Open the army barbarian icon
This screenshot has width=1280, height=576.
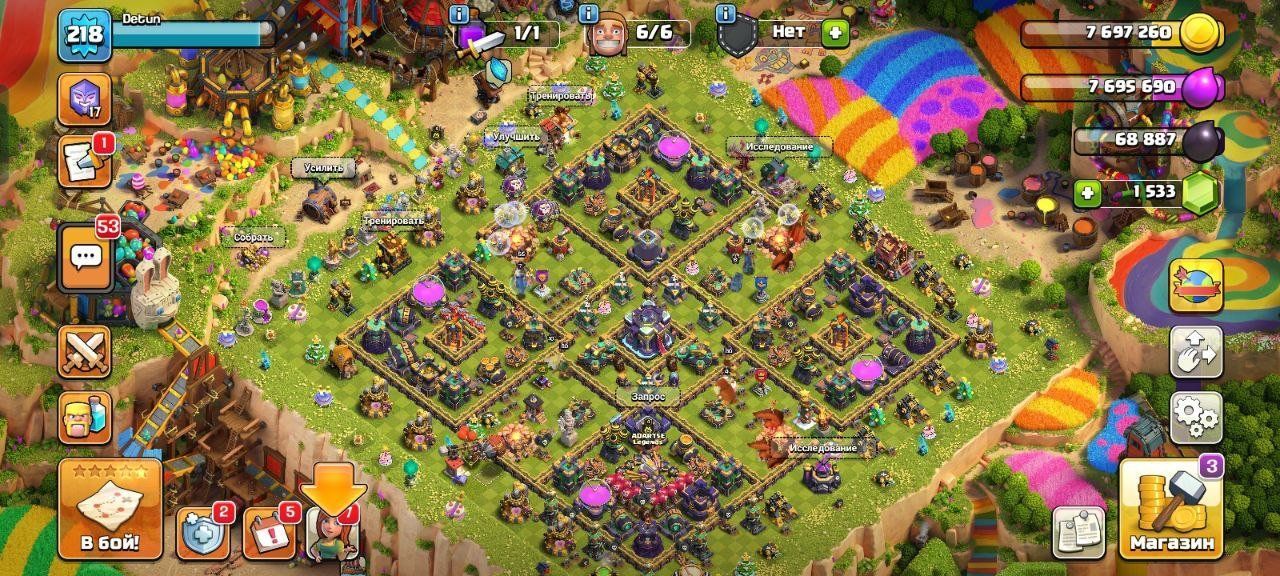pyautogui.click(x=85, y=416)
